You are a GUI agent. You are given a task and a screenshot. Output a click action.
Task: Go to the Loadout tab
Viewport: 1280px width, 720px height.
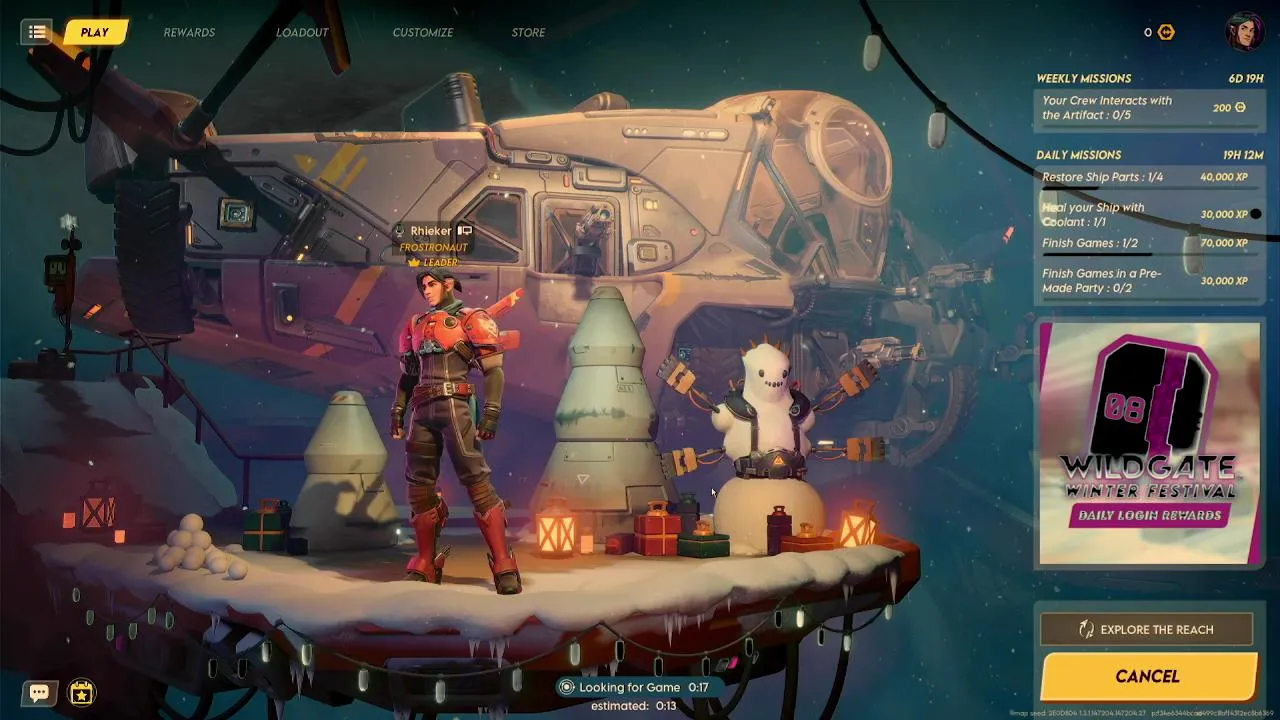[x=302, y=33]
